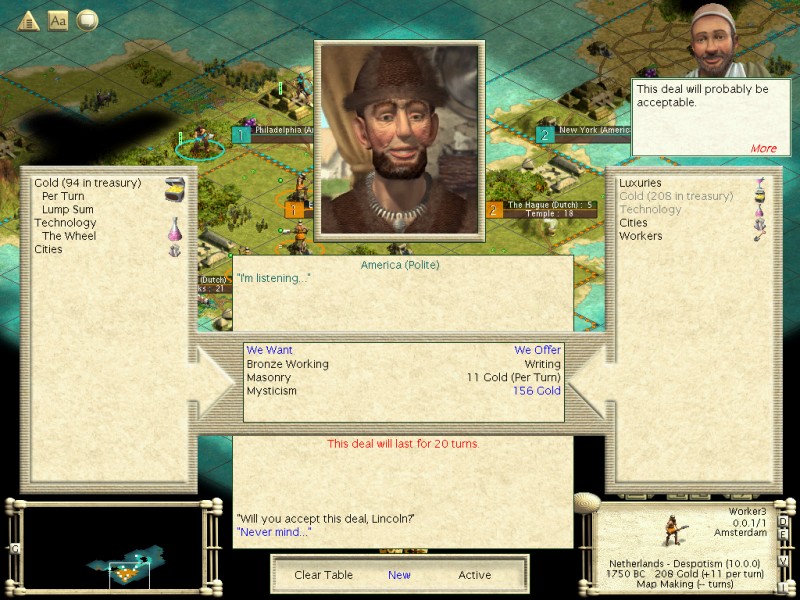This screenshot has width=800, height=600.
Task: Show Active deals
Action: point(474,575)
